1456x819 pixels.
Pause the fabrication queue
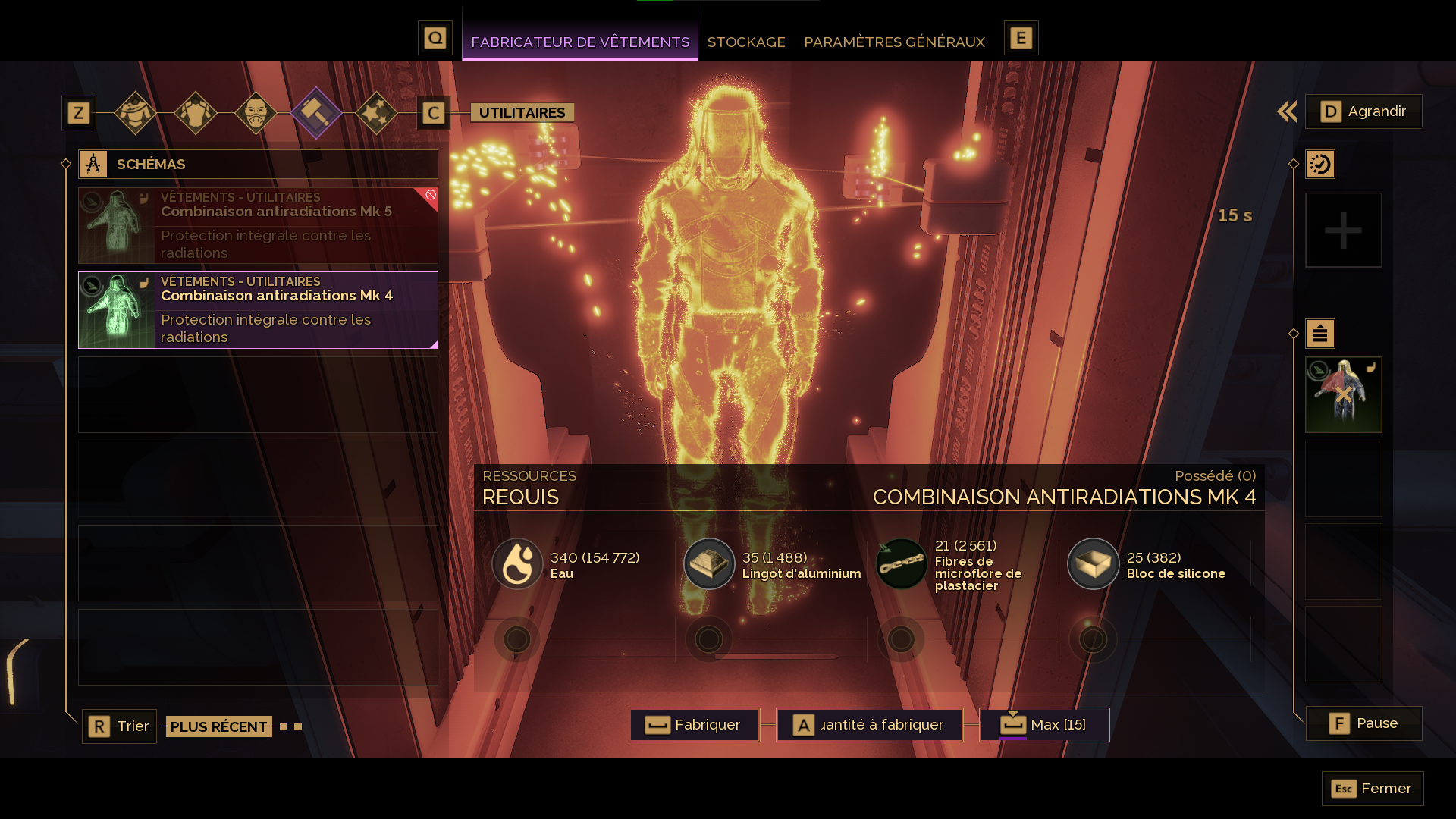[1363, 723]
